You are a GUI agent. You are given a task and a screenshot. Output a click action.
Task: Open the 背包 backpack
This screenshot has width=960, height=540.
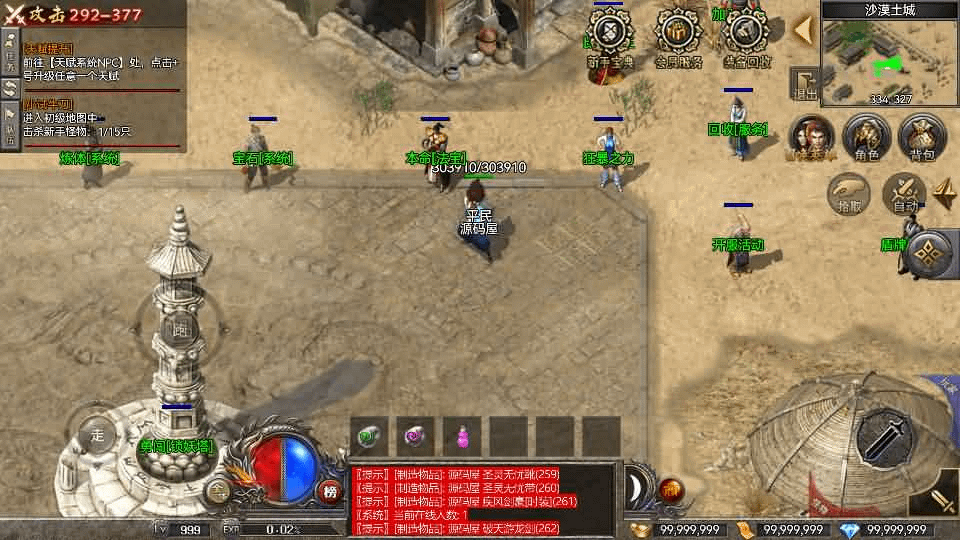tap(921, 136)
